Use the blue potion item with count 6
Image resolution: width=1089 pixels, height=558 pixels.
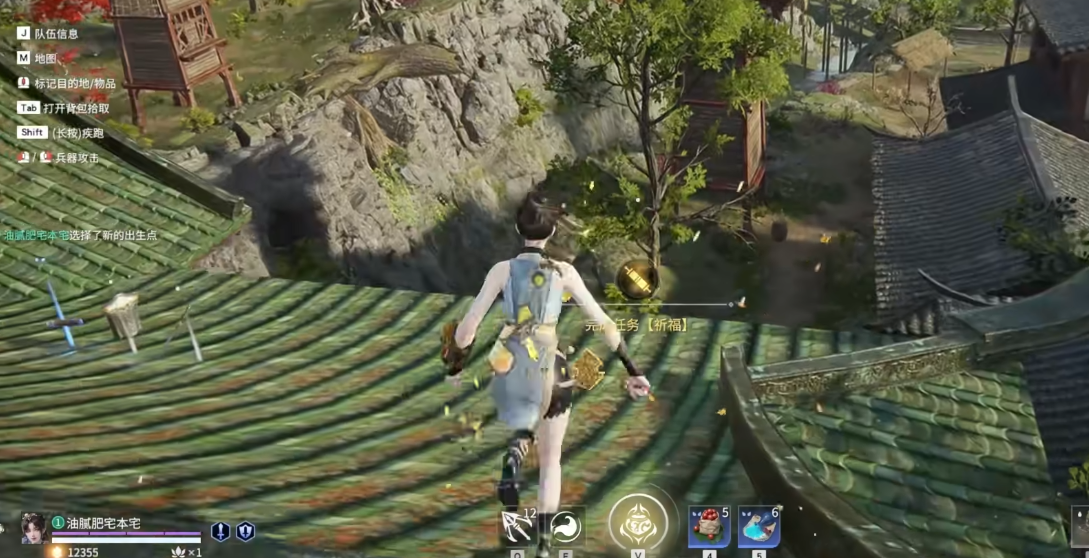759,527
